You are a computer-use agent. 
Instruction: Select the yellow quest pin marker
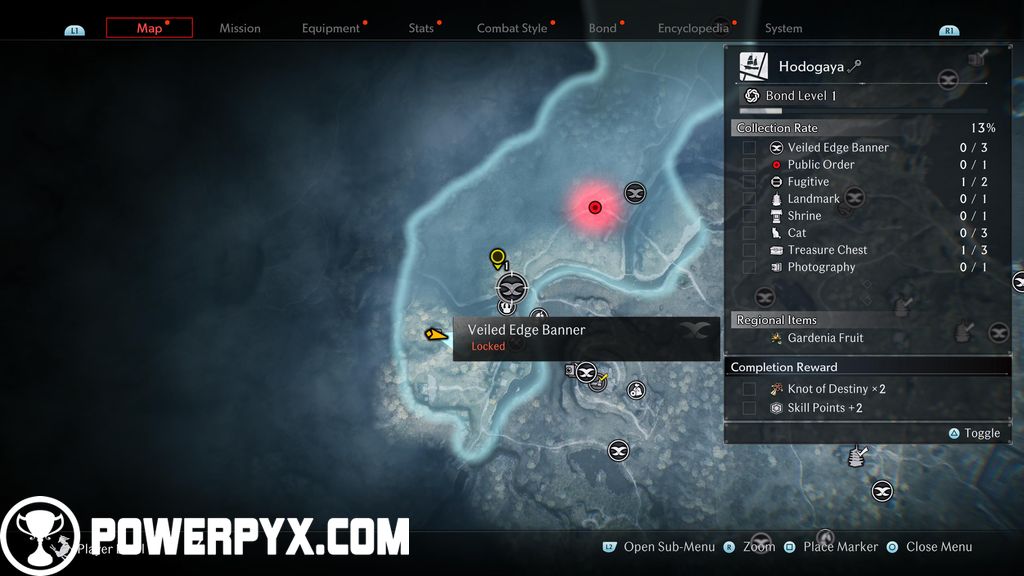[x=497, y=259]
